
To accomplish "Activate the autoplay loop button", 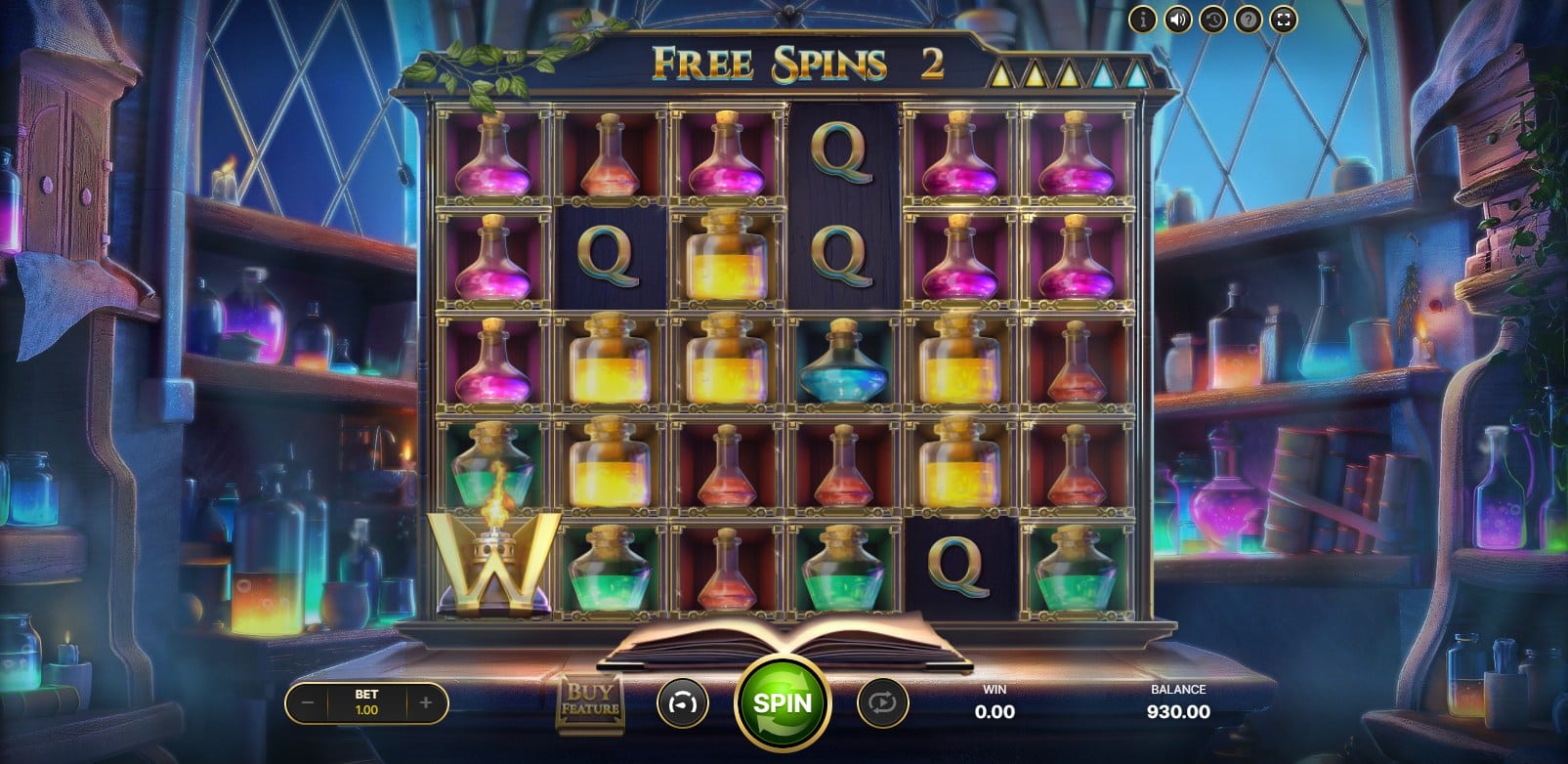I will (x=882, y=702).
